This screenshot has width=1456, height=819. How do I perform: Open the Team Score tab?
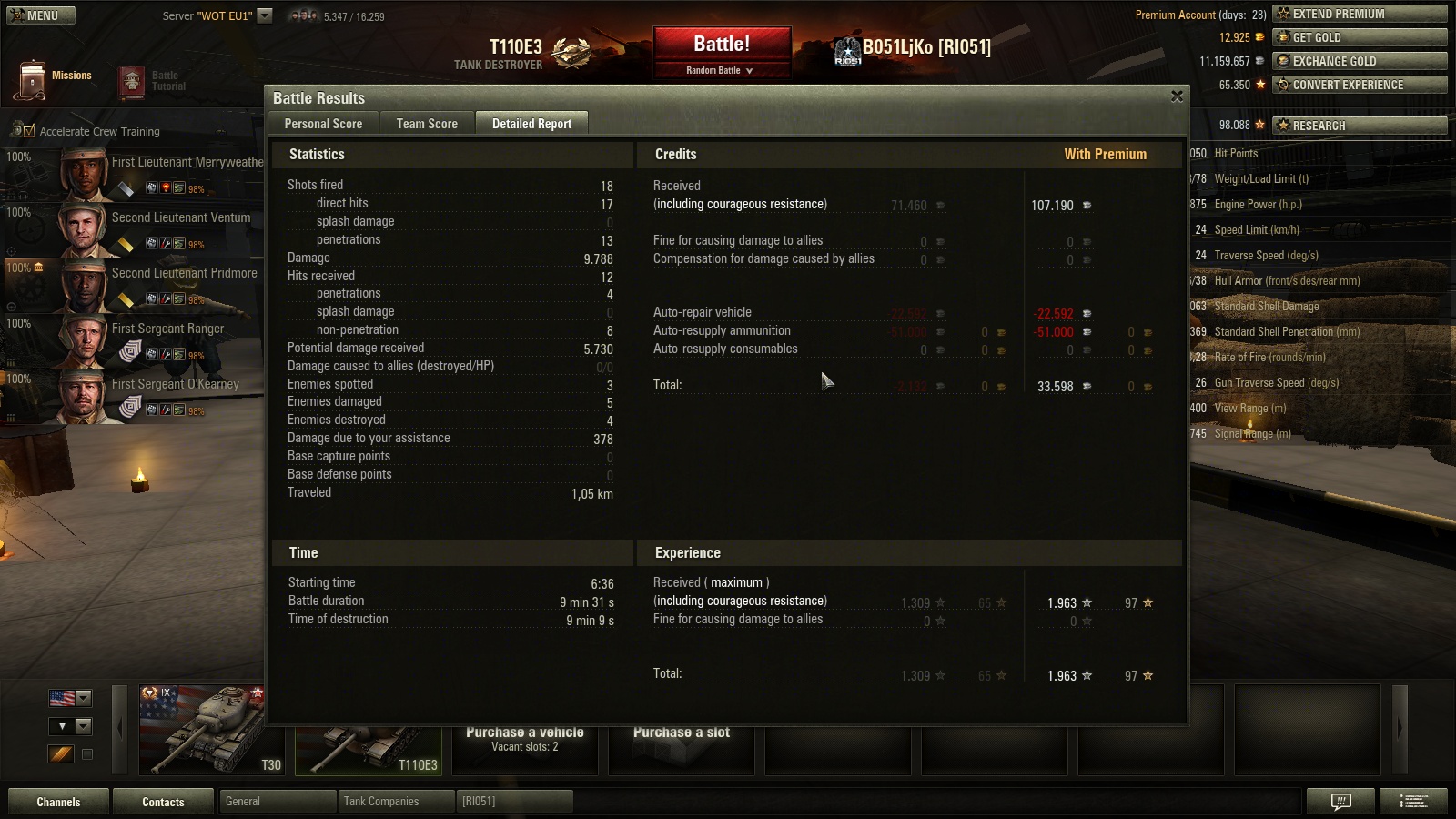point(427,124)
